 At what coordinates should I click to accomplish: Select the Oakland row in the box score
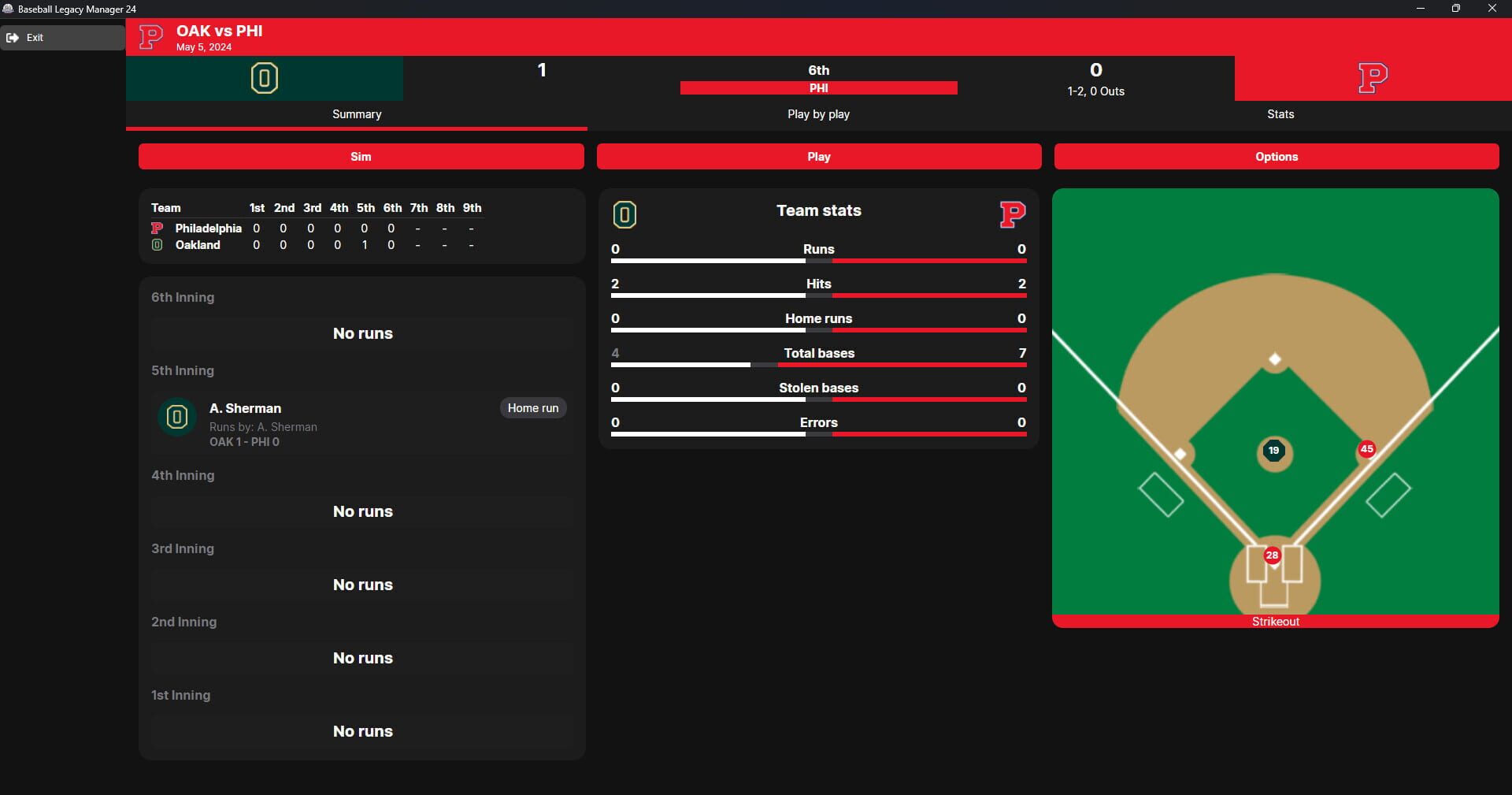(198, 245)
